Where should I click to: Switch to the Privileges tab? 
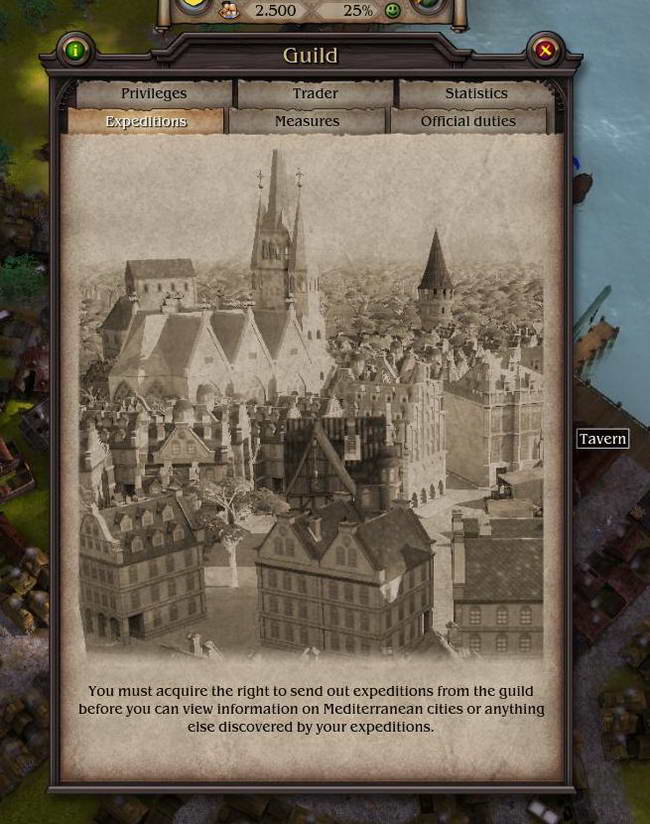click(154, 93)
